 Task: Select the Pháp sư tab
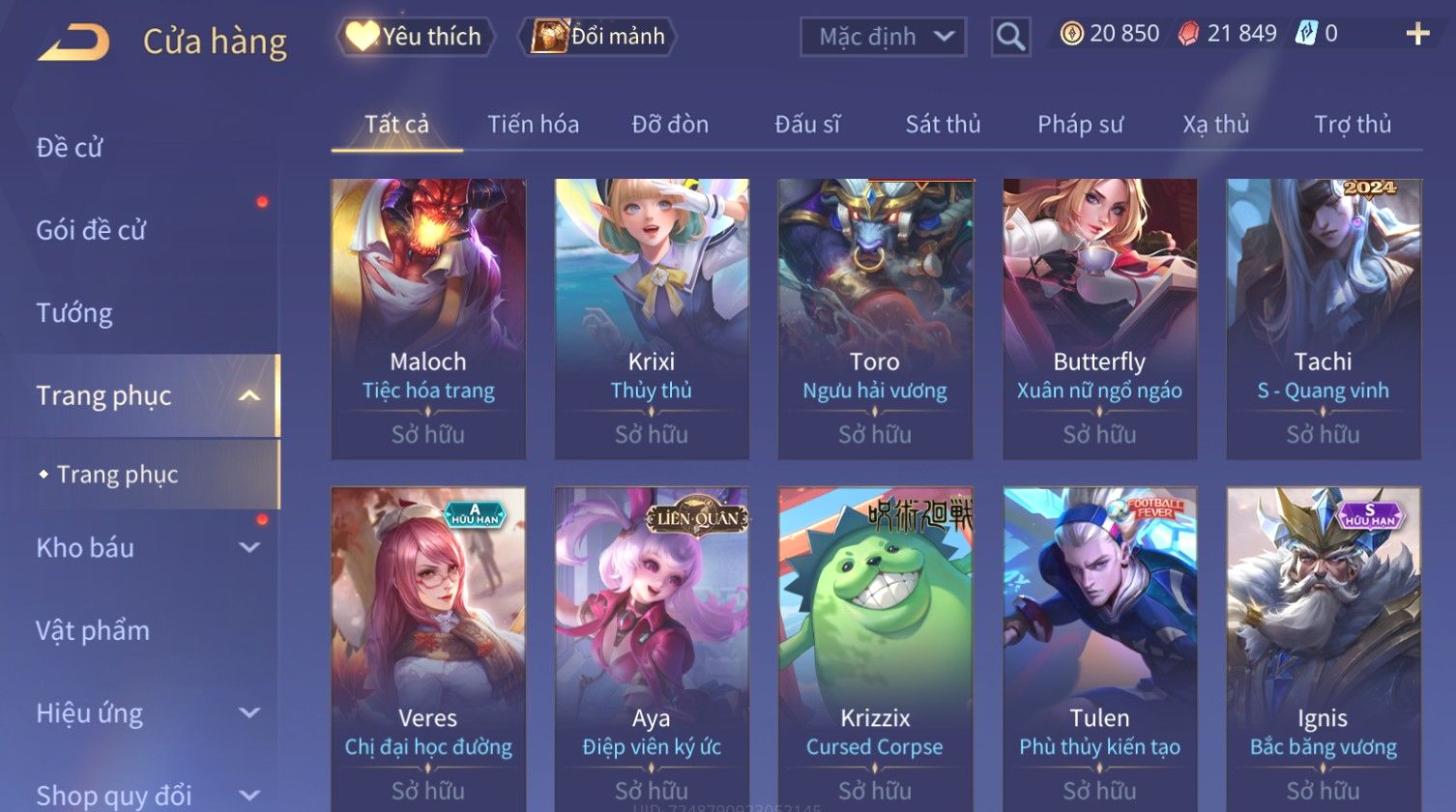click(x=1080, y=125)
